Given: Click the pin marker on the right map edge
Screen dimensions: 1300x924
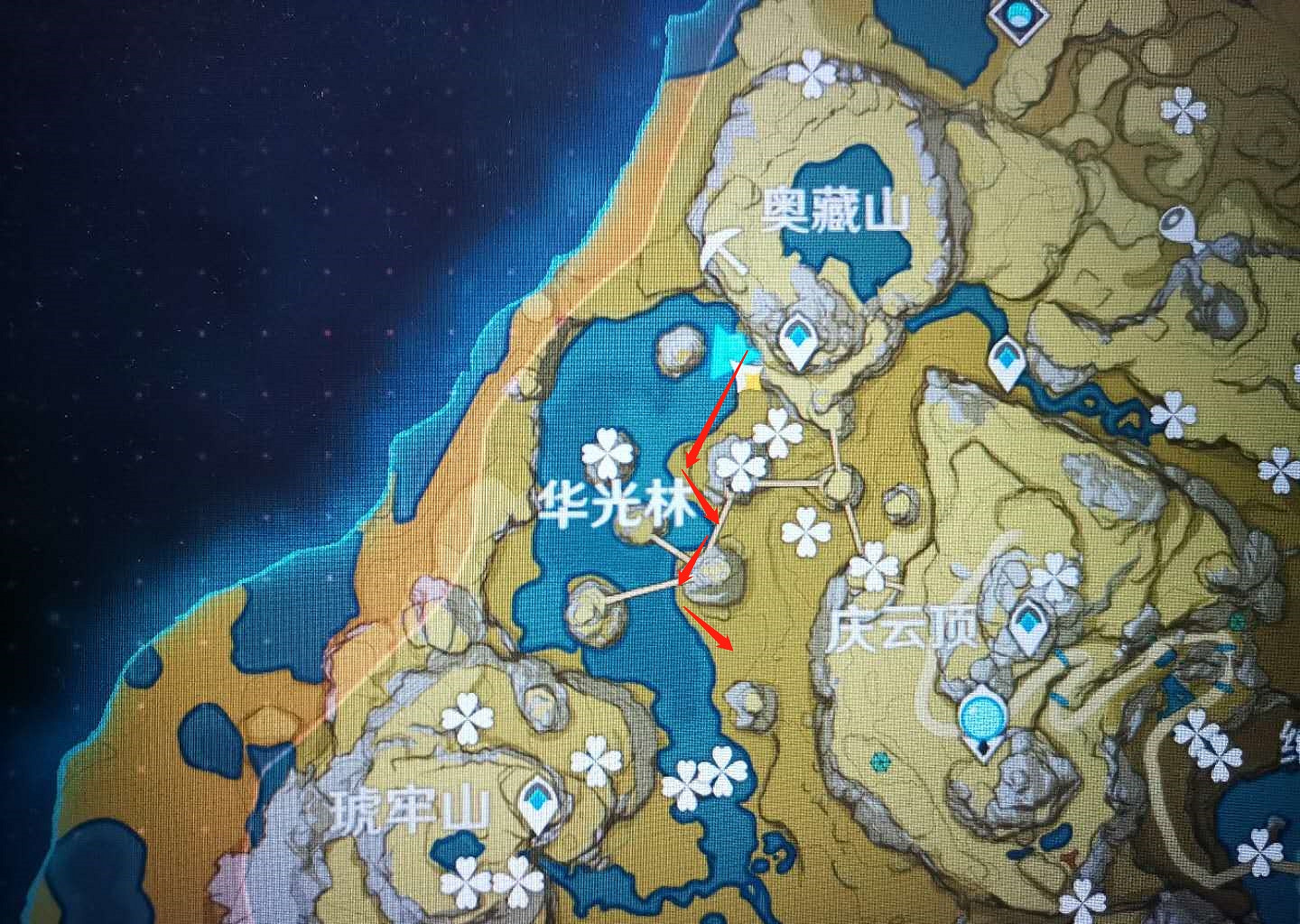Looking at the screenshot, I should [x=1177, y=221].
